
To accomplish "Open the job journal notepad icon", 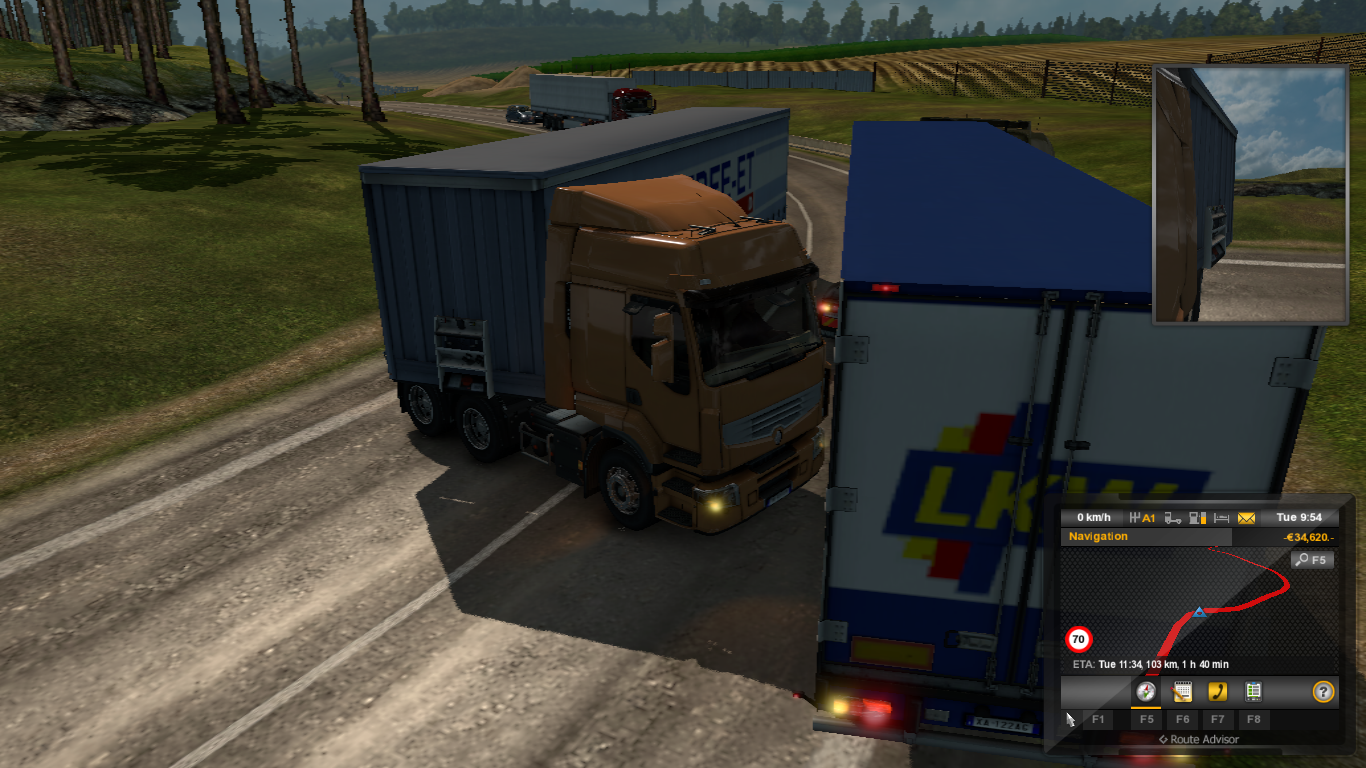I will tap(1183, 691).
